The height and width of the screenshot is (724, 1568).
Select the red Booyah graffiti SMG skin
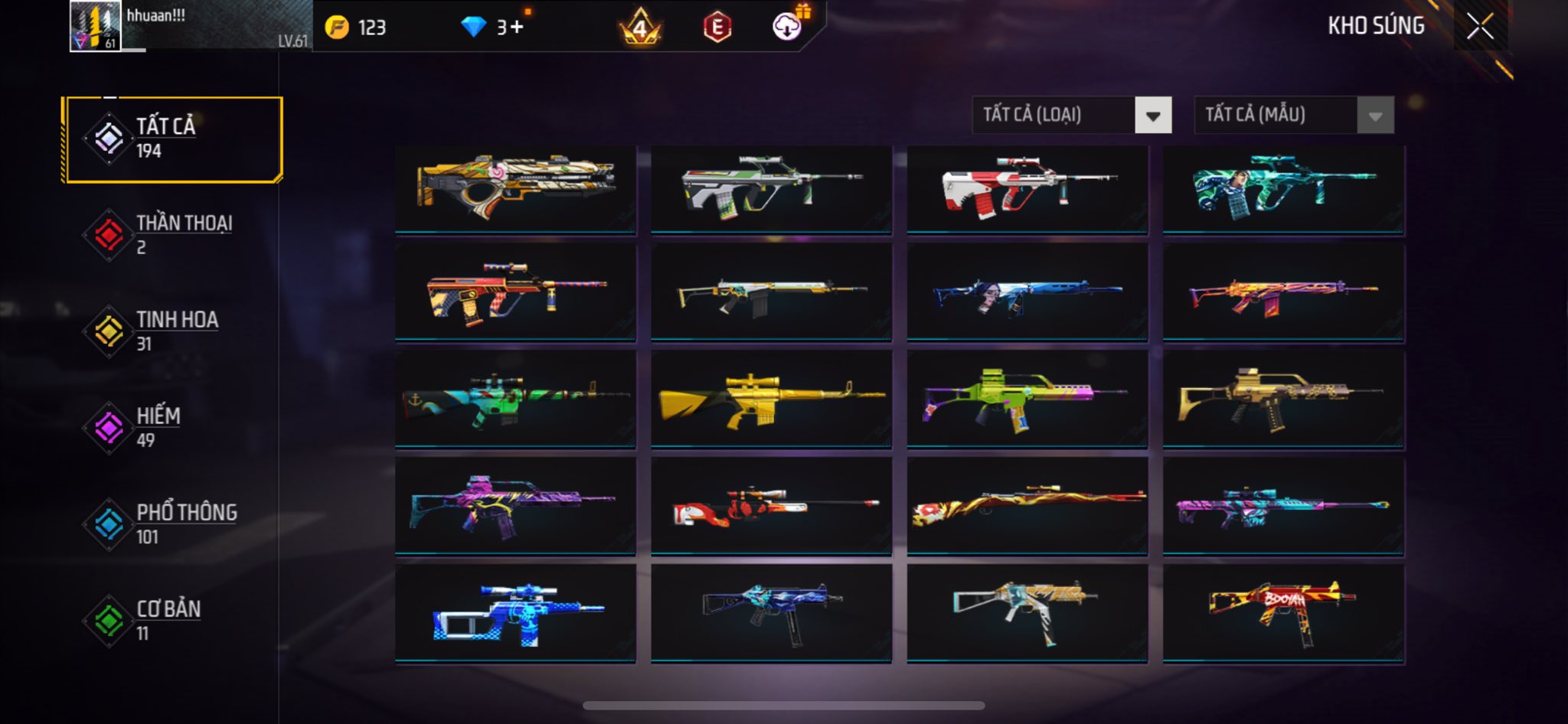pyautogui.click(x=1283, y=613)
